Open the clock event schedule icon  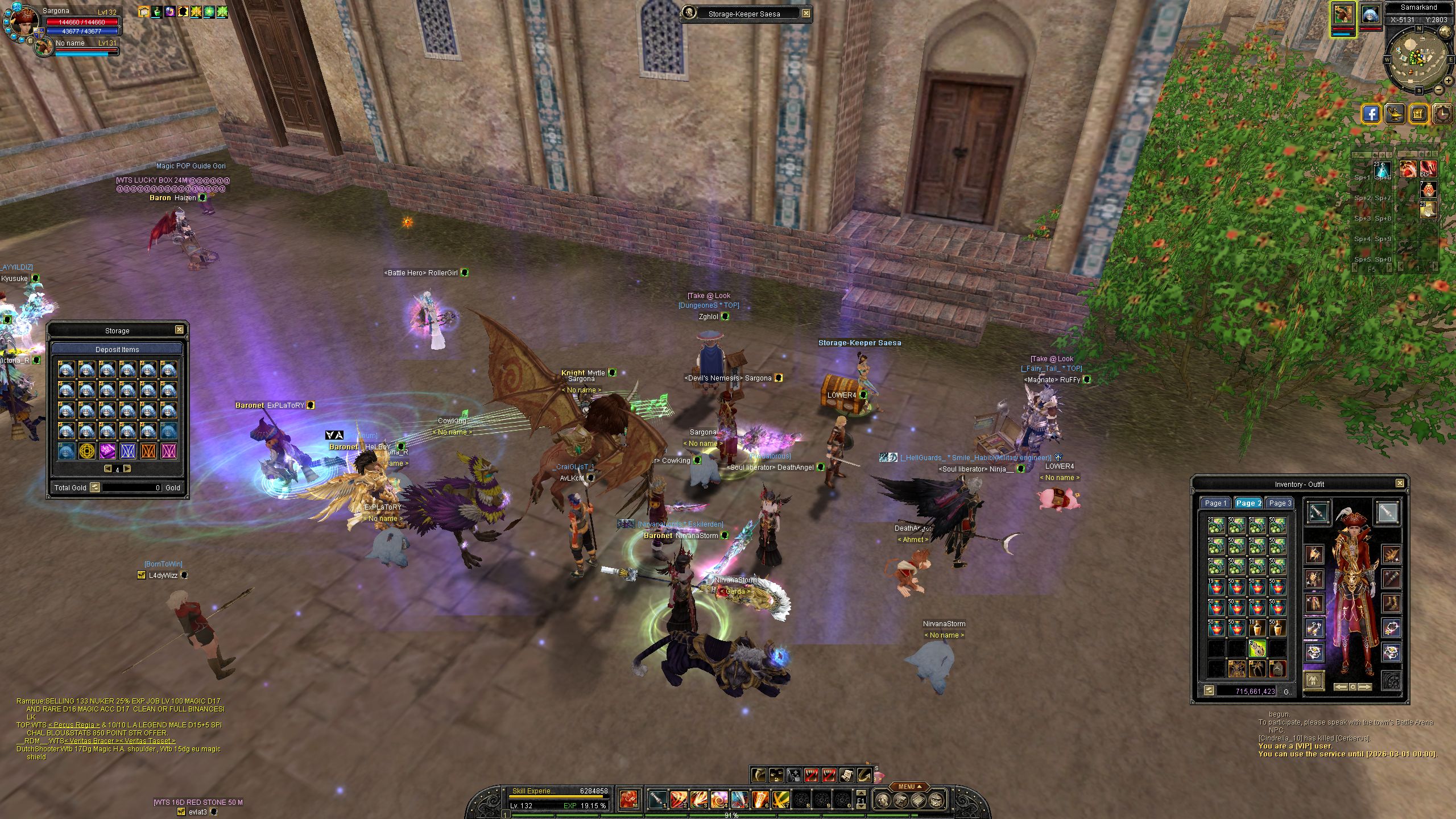pyautogui.click(x=1443, y=114)
